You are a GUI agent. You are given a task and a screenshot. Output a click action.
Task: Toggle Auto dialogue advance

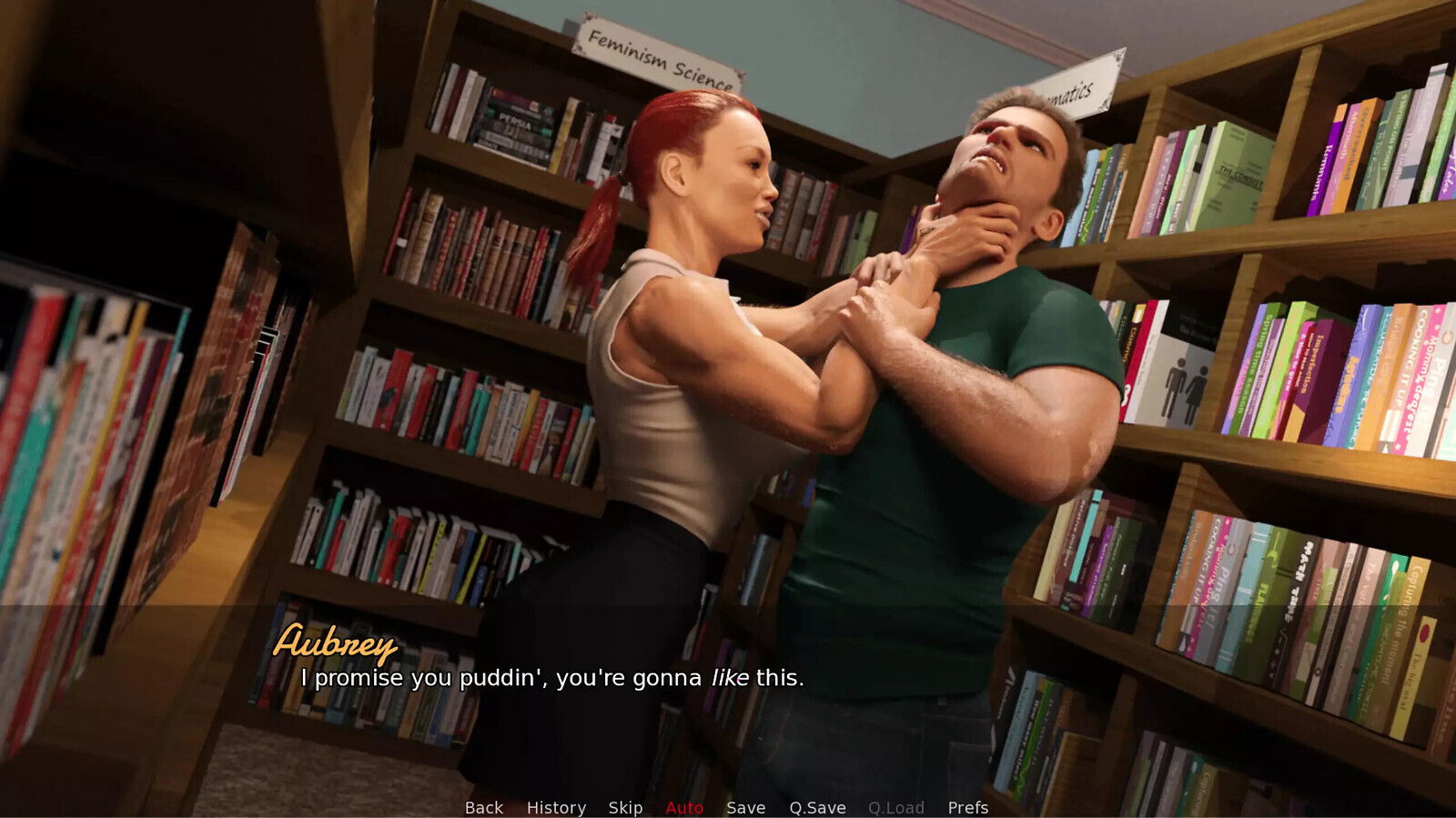[x=684, y=807]
